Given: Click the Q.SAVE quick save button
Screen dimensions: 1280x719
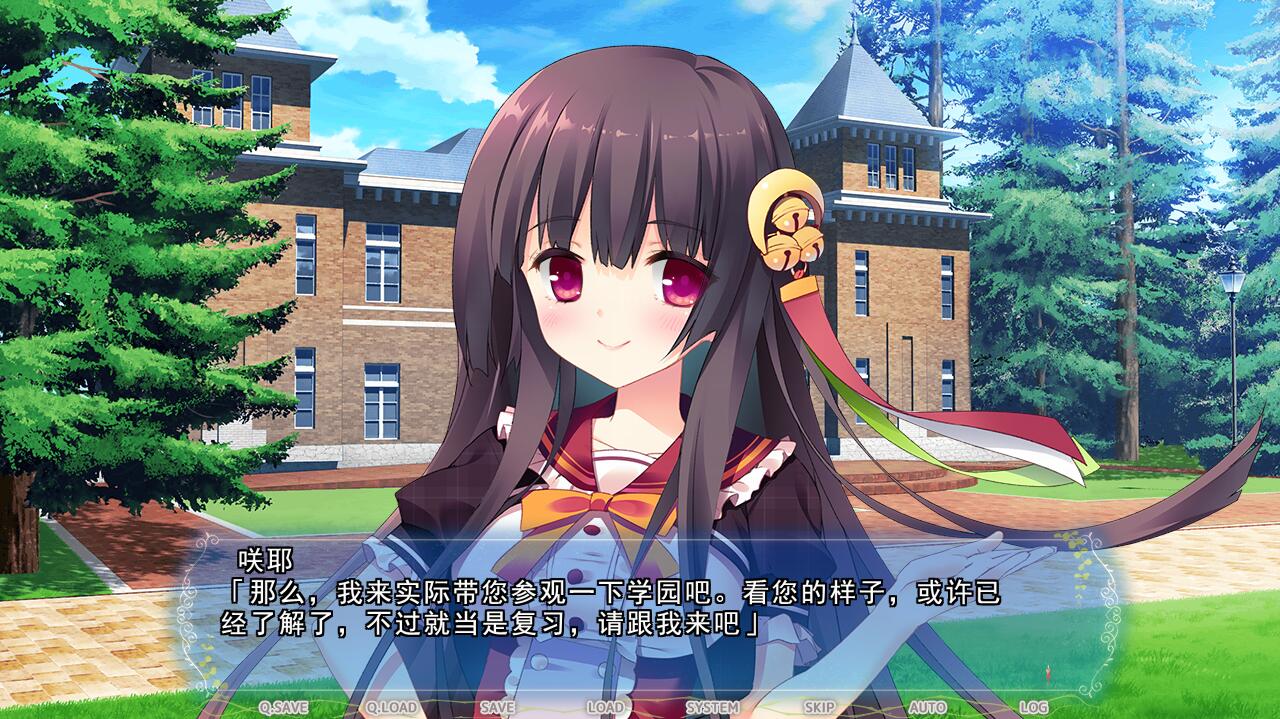Looking at the screenshot, I should pyautogui.click(x=284, y=707).
